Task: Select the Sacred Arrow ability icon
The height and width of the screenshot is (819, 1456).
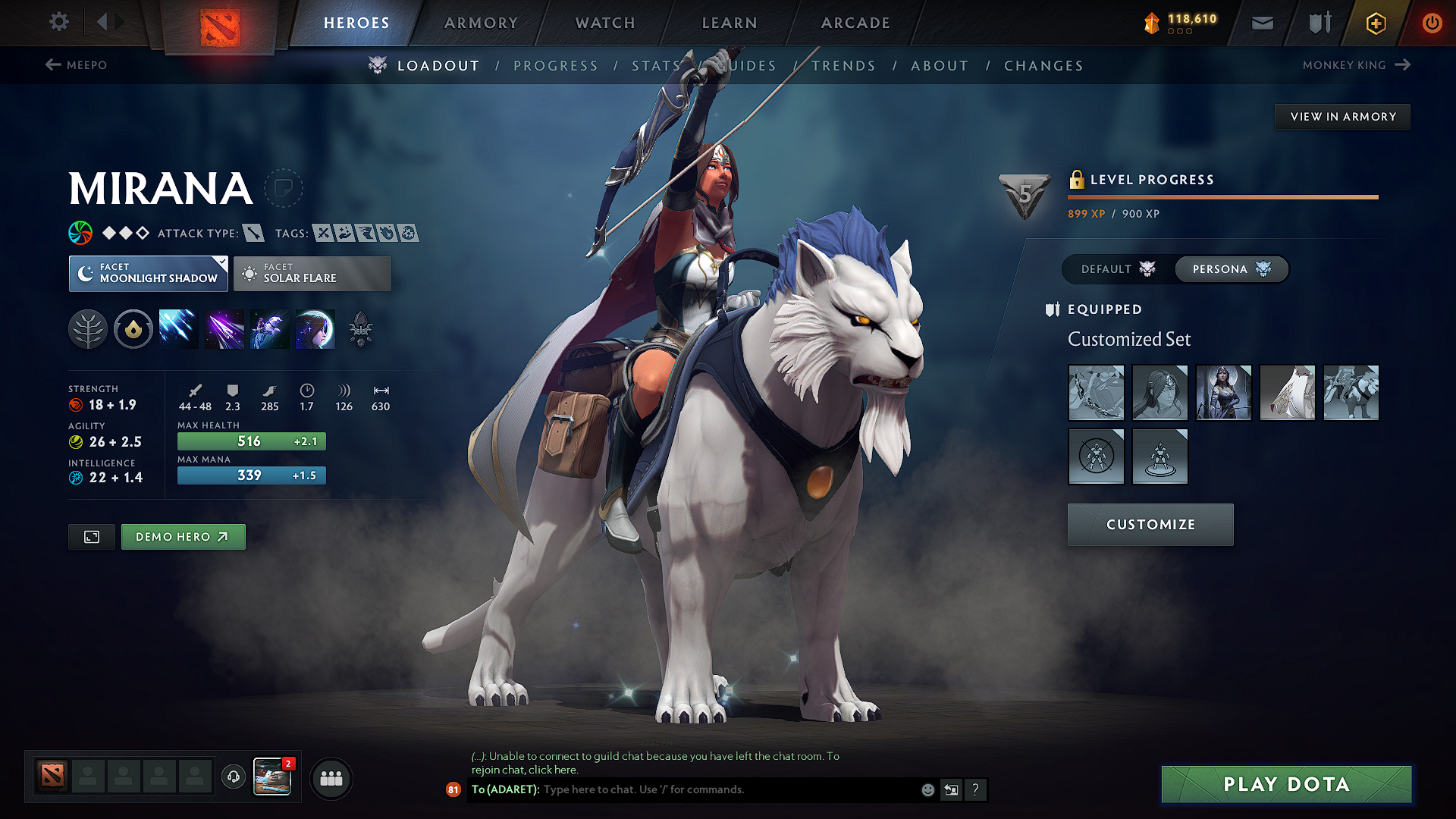Action: click(224, 328)
